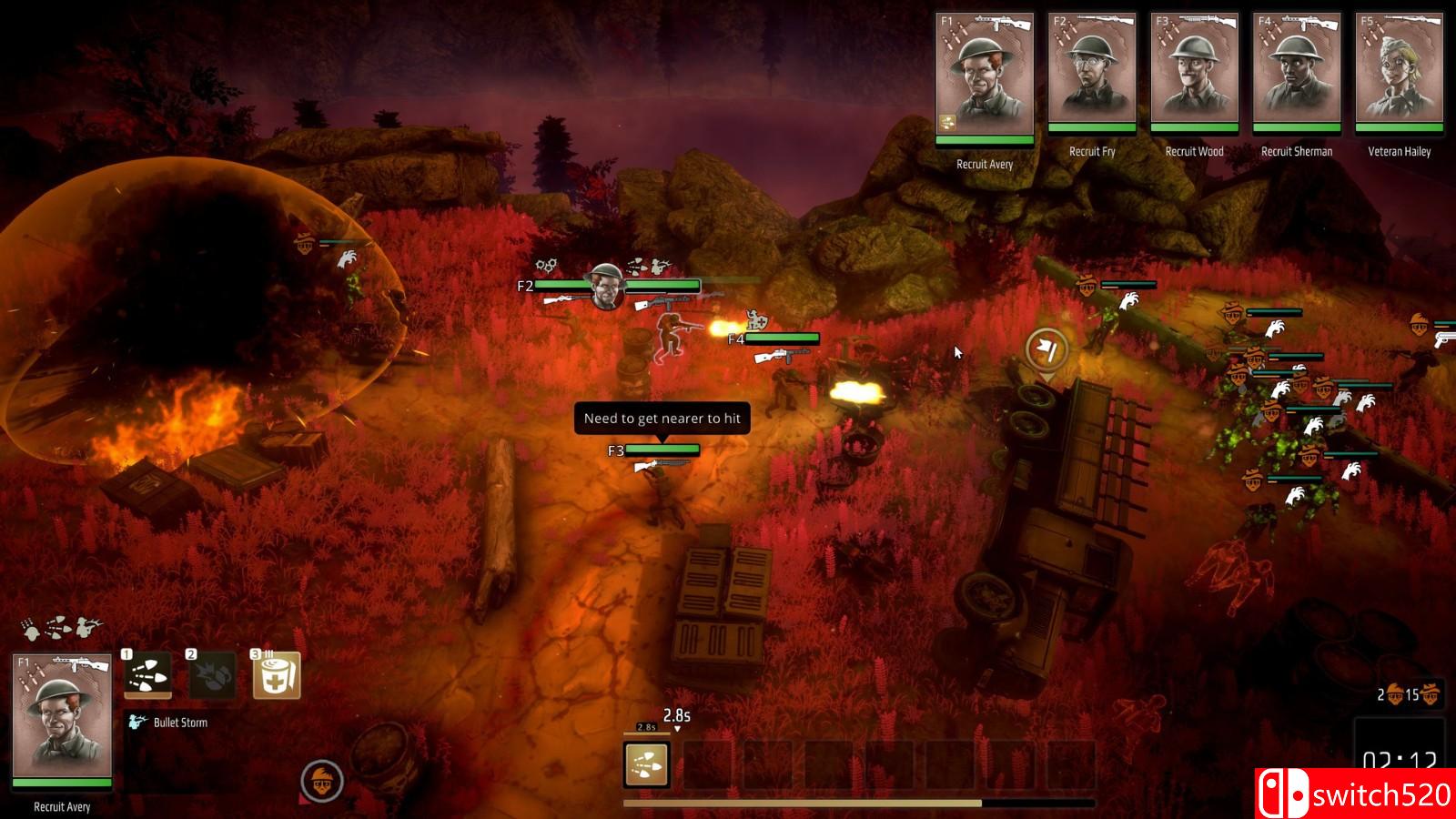Select the F2 soldier's face marker
Screen dimensions: 1456x819
tap(606, 288)
